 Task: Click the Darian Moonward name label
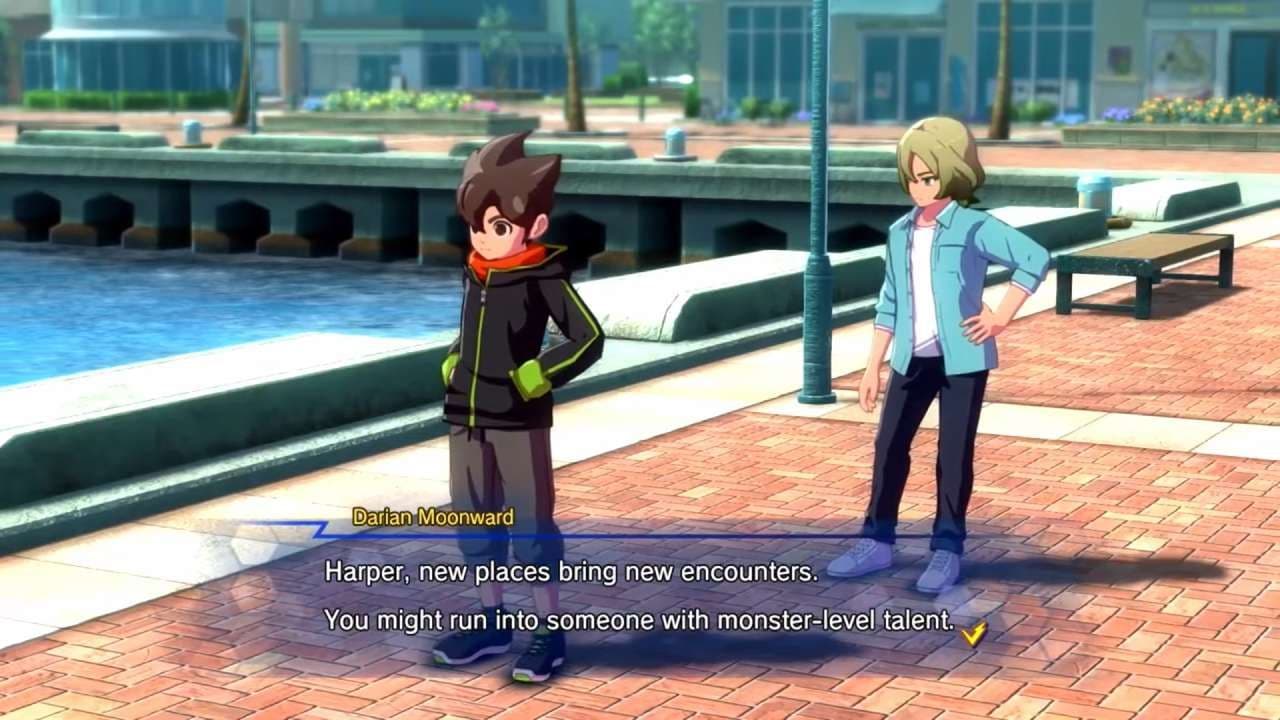(434, 519)
